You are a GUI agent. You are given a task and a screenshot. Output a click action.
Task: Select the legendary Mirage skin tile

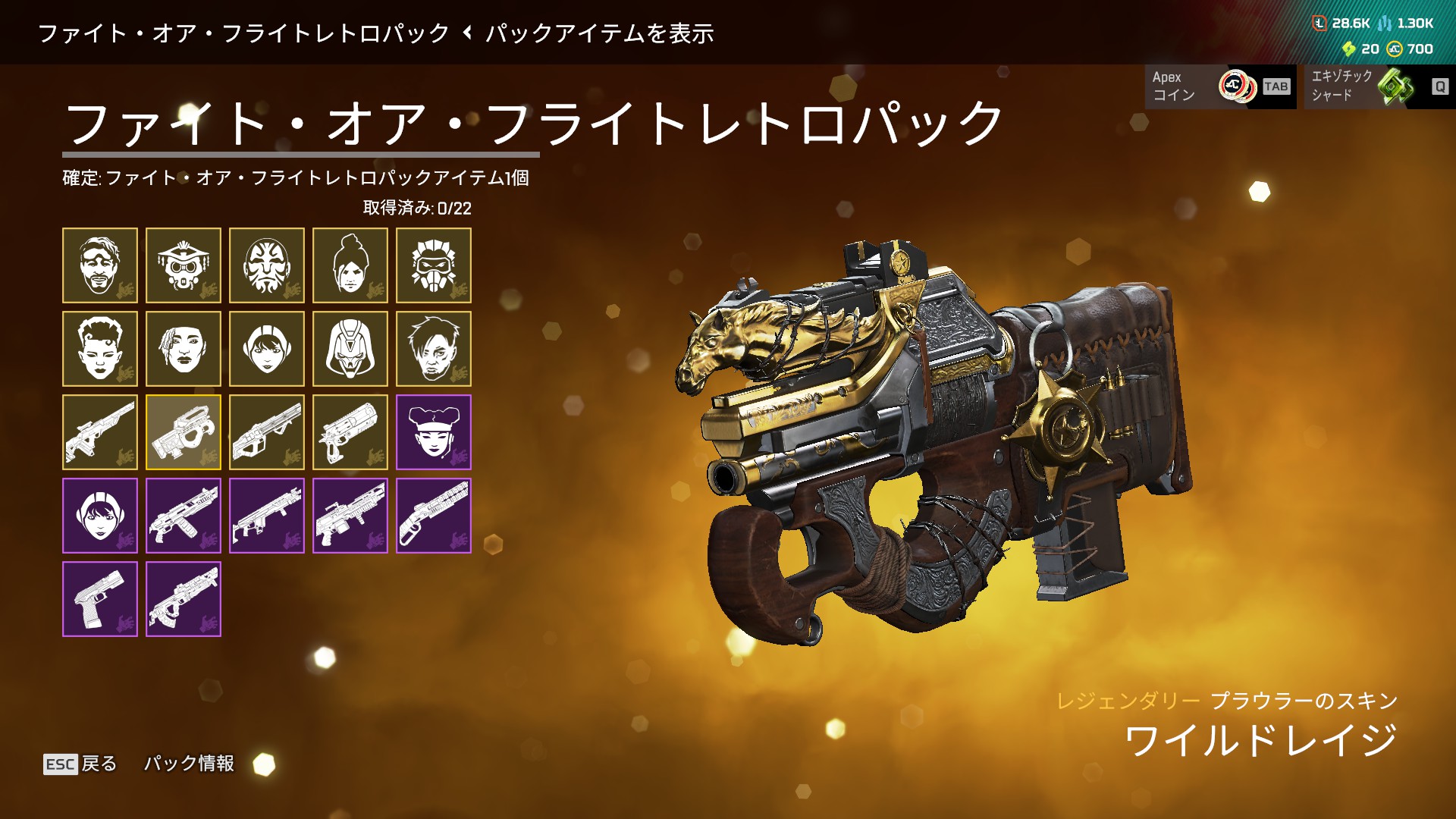(100, 265)
